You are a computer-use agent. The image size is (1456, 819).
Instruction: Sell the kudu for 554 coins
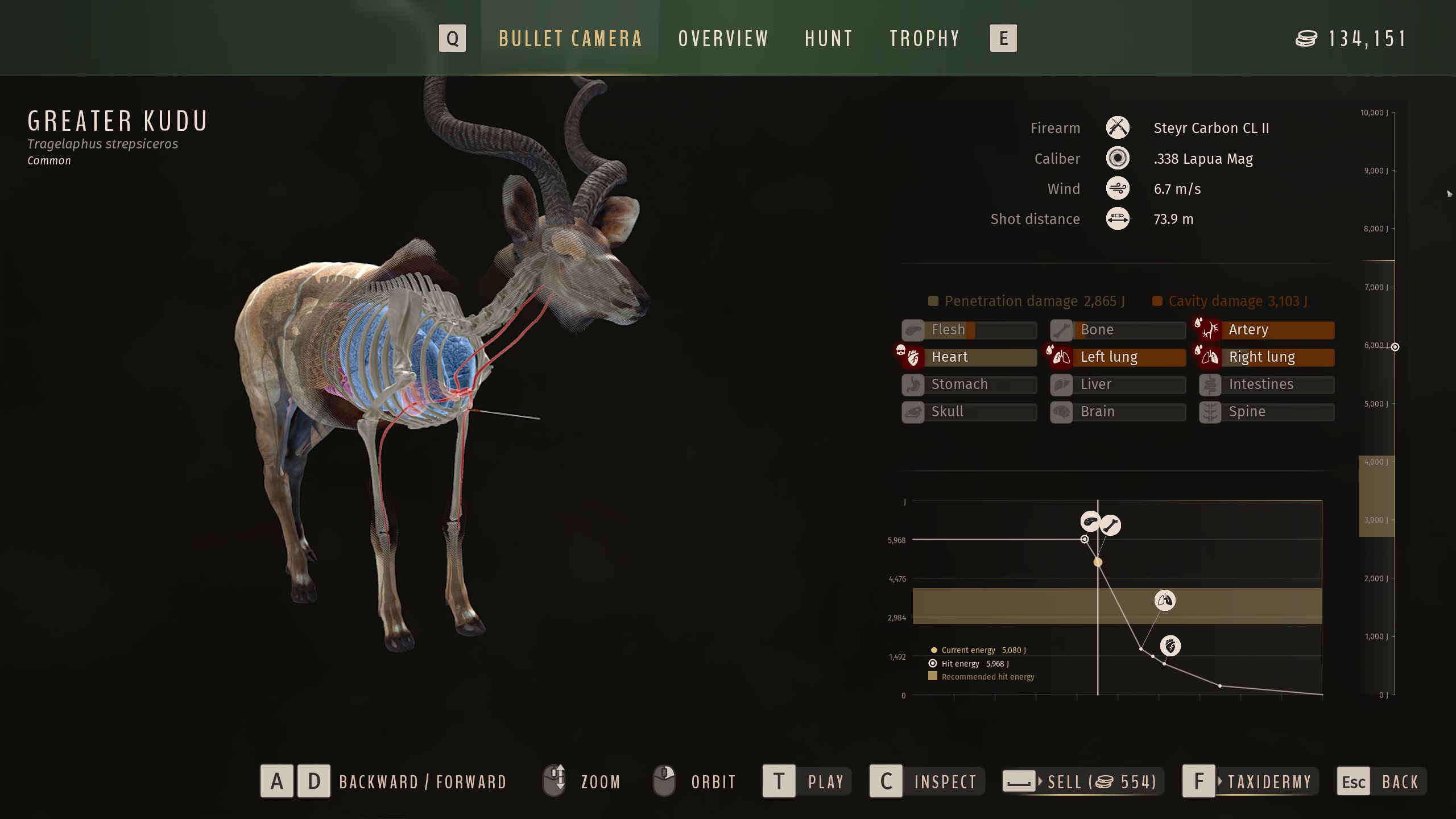[1082, 781]
